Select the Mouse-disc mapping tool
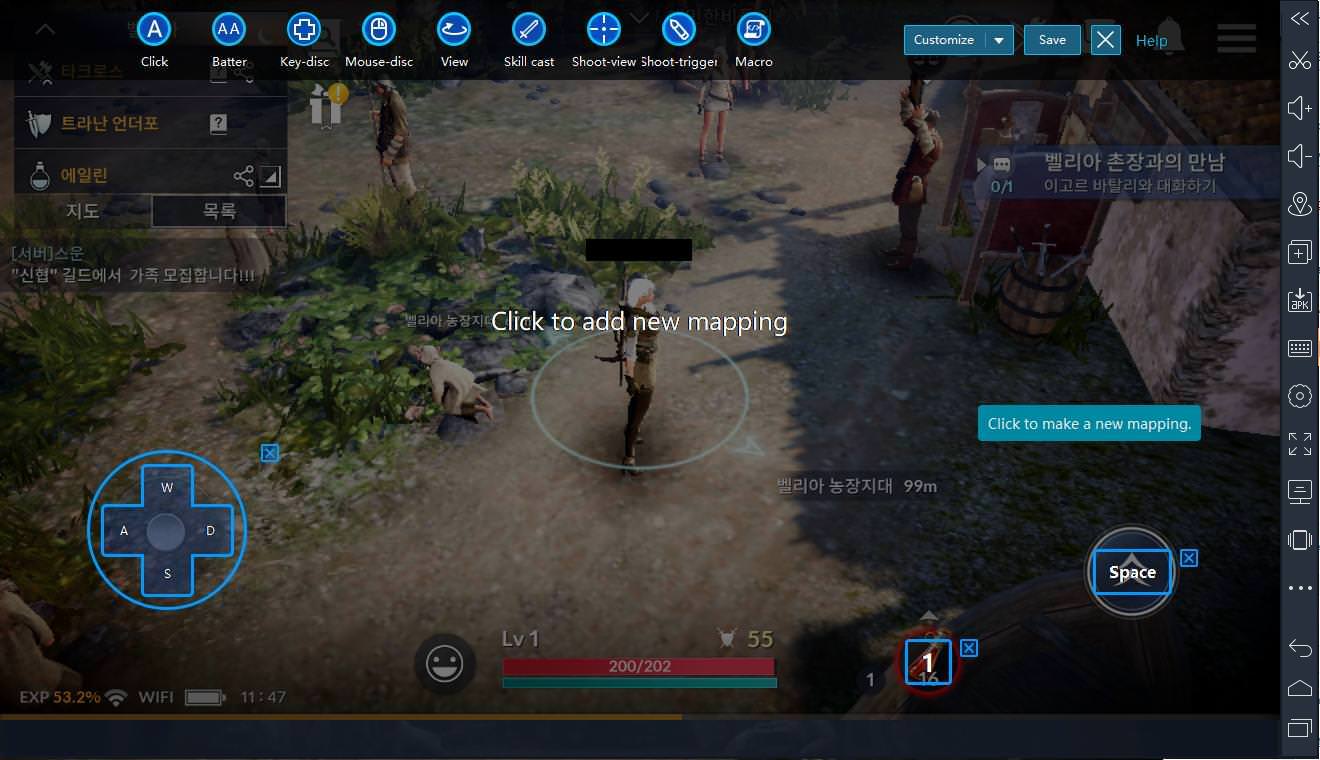Viewport: 1320px width, 760px height. coord(378,30)
